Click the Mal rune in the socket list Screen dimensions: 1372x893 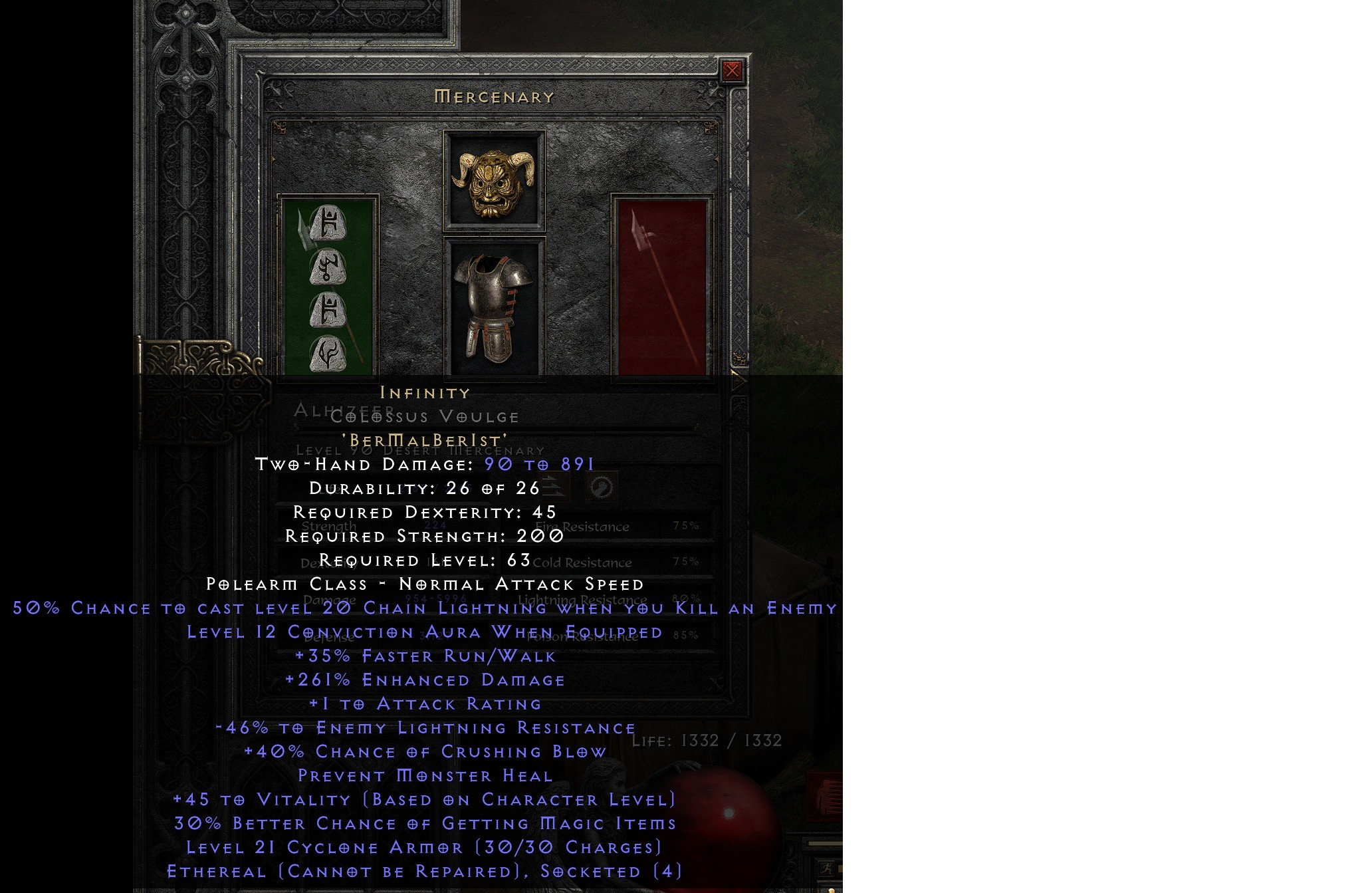tap(328, 268)
